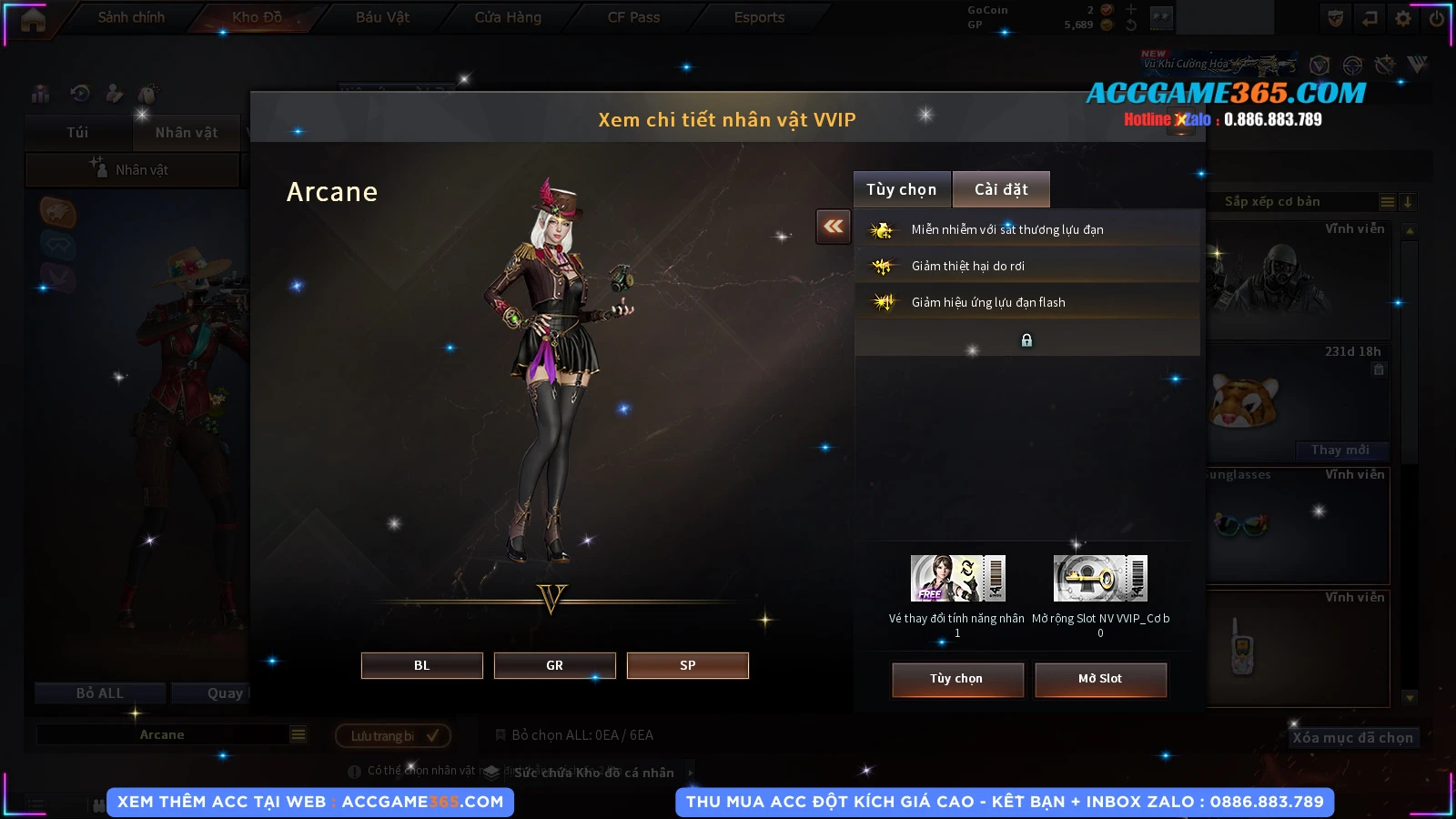
Task: Open the Esports menu
Action: tap(759, 17)
